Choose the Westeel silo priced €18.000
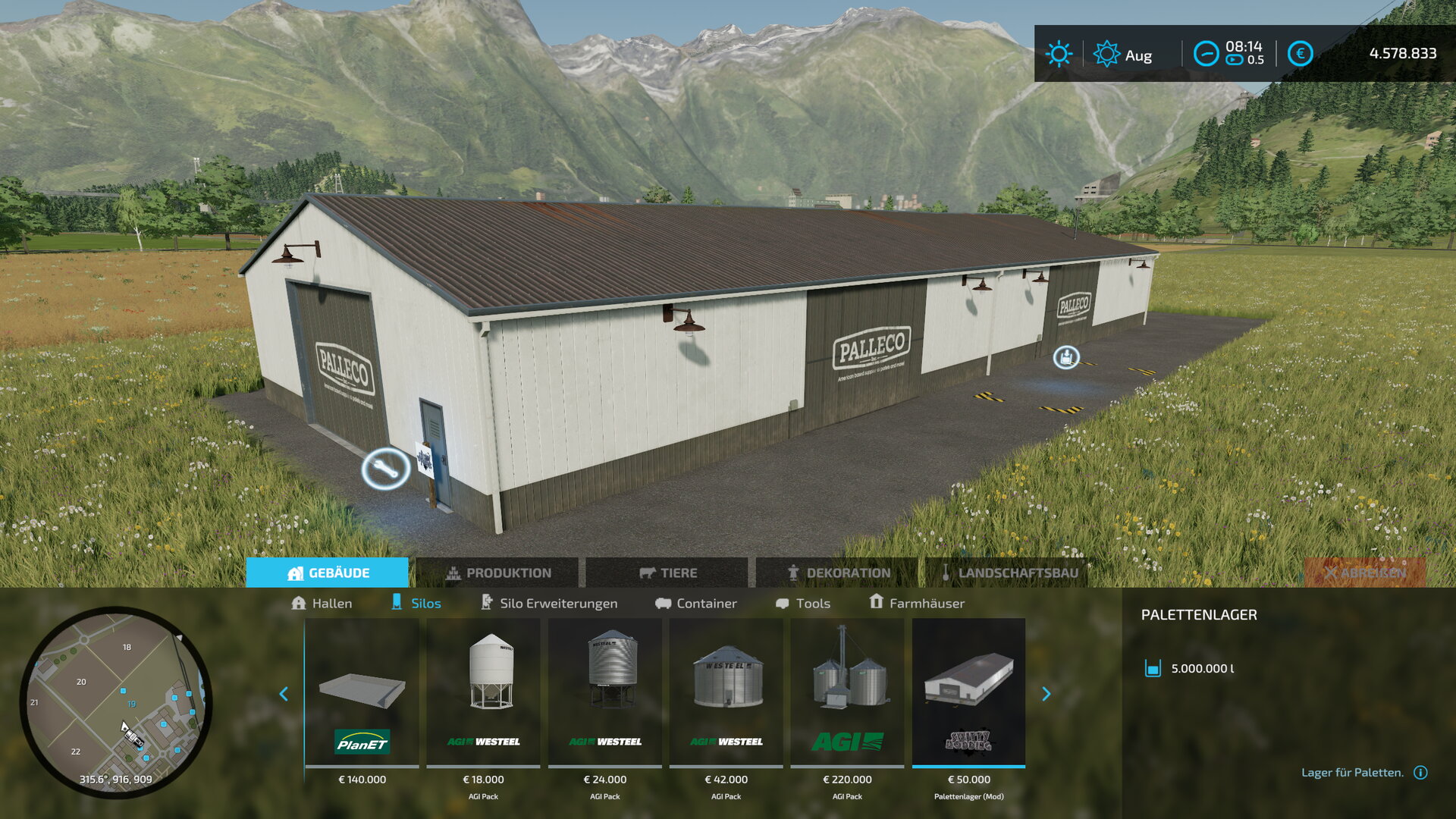Viewport: 1456px width, 819px height. coord(484,694)
